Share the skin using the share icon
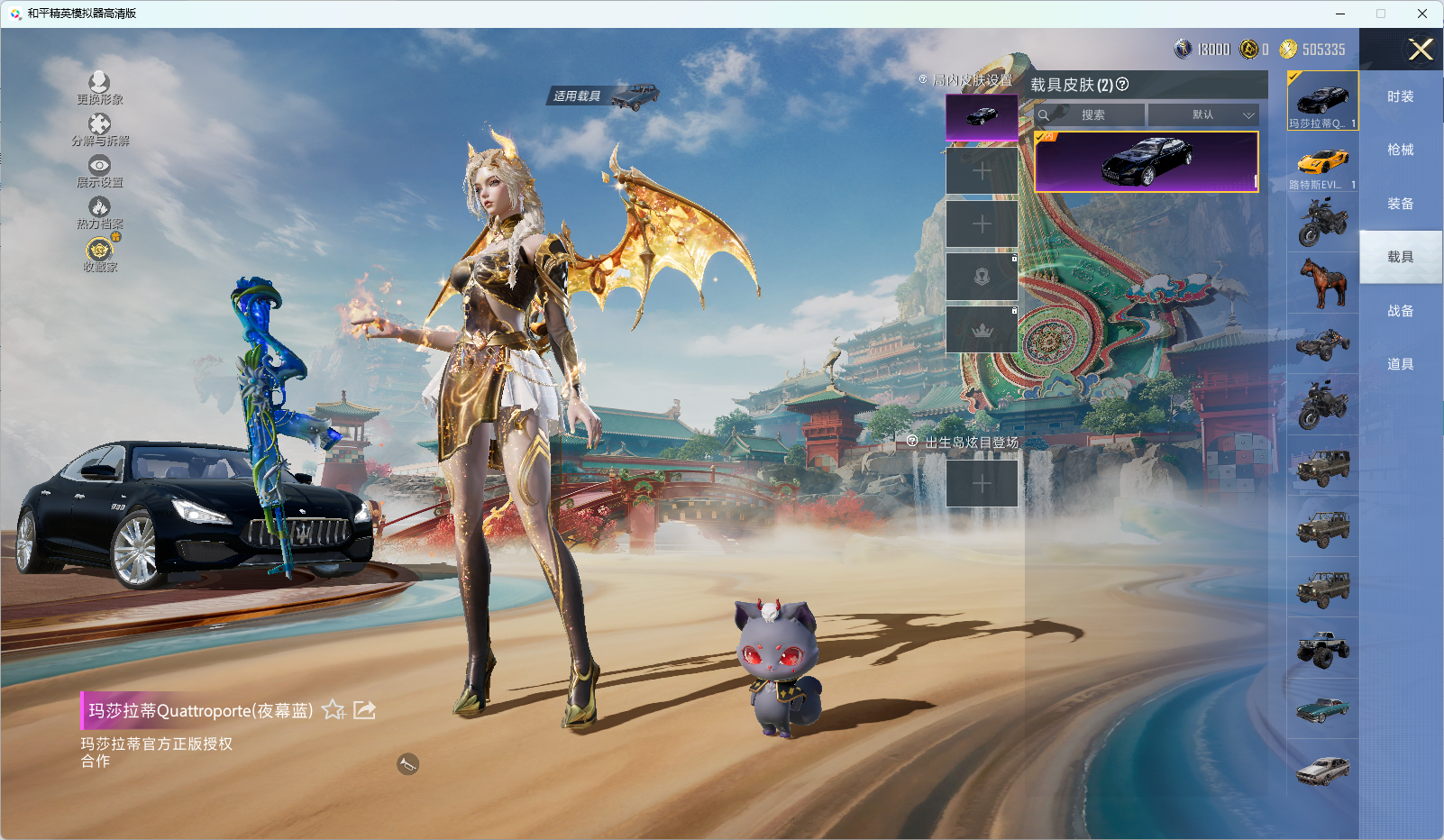Screen dimensions: 1444x840 click(x=364, y=710)
